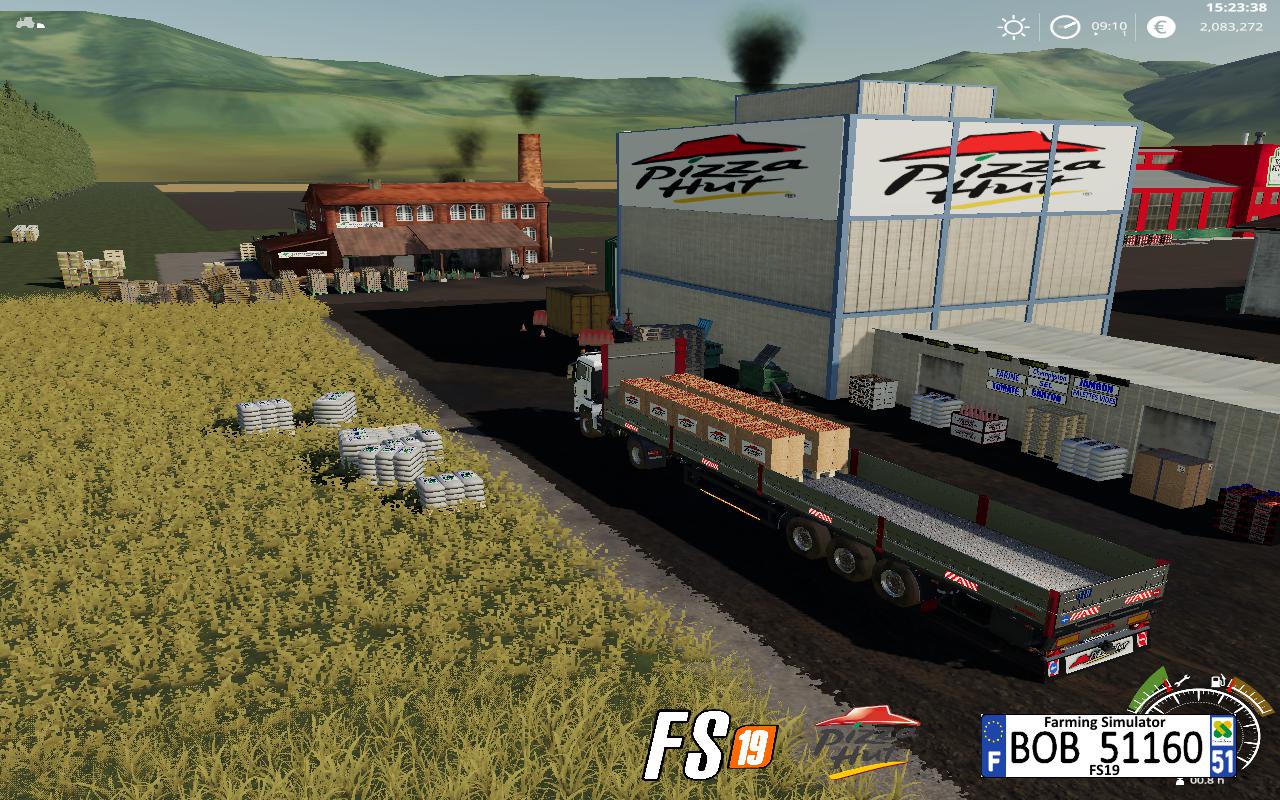This screenshot has width=1280, height=800.
Task: Open the euro money icon
Action: (x=1160, y=27)
